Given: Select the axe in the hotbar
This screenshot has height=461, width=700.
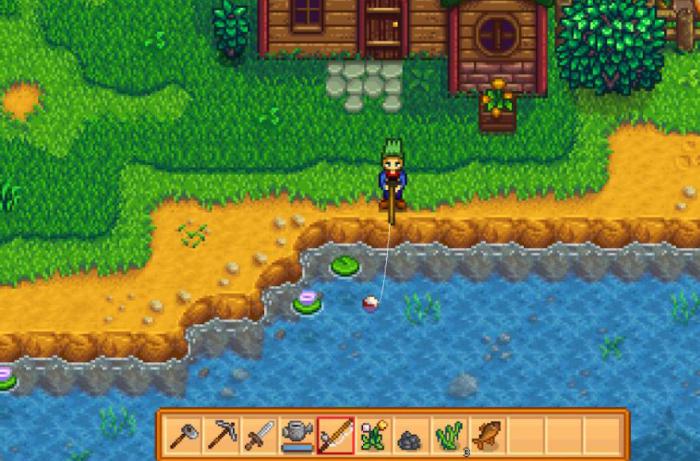Looking at the screenshot, I should point(183,435).
